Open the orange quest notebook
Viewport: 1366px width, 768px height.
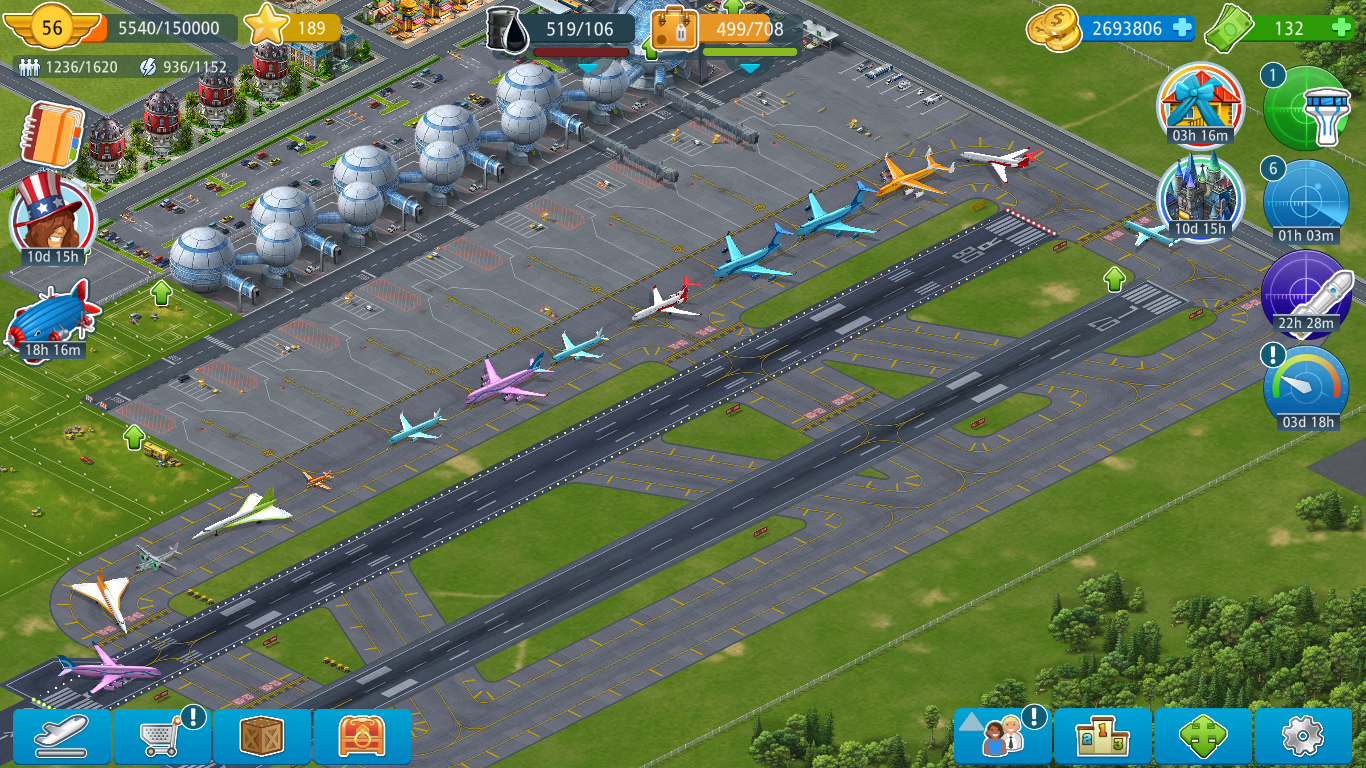pyautogui.click(x=52, y=135)
